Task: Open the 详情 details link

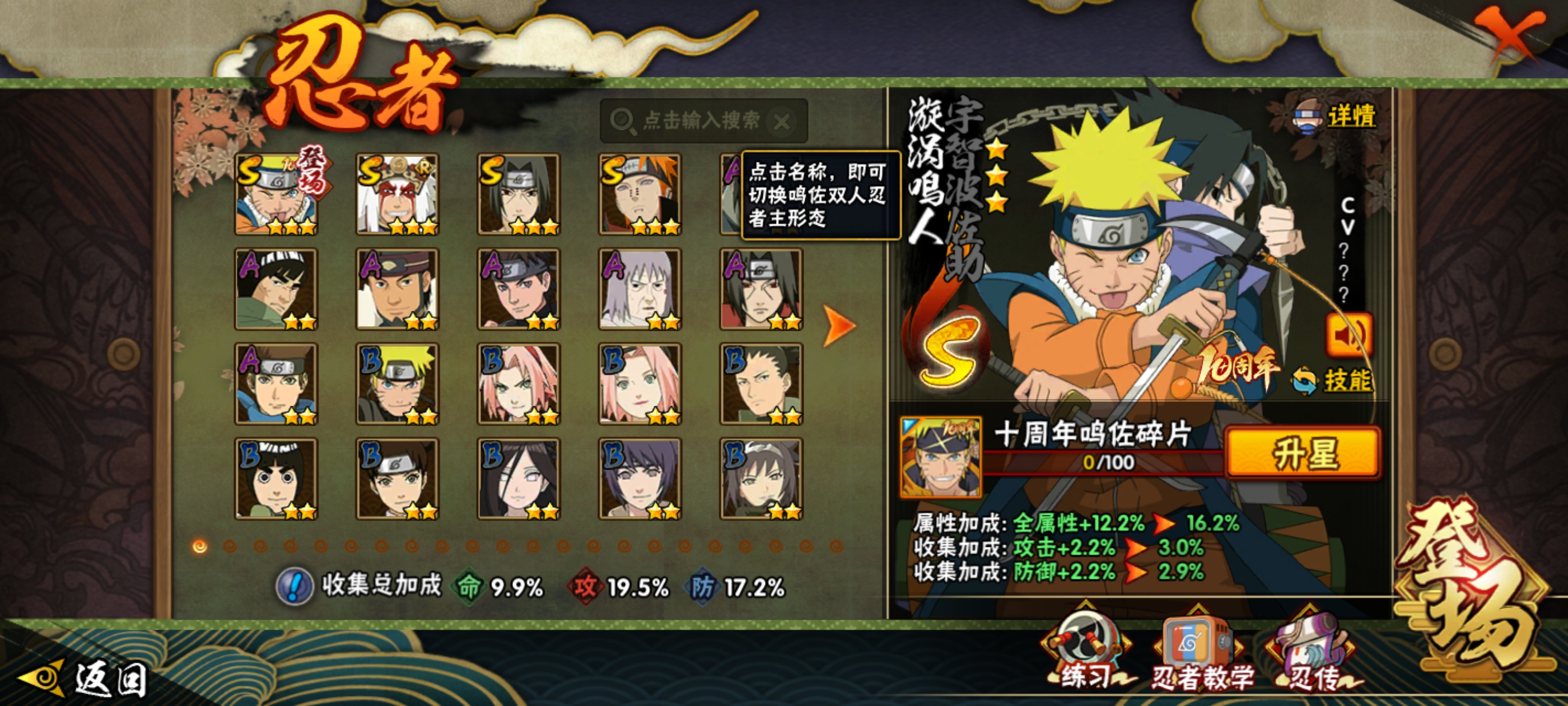Action: (x=1350, y=116)
